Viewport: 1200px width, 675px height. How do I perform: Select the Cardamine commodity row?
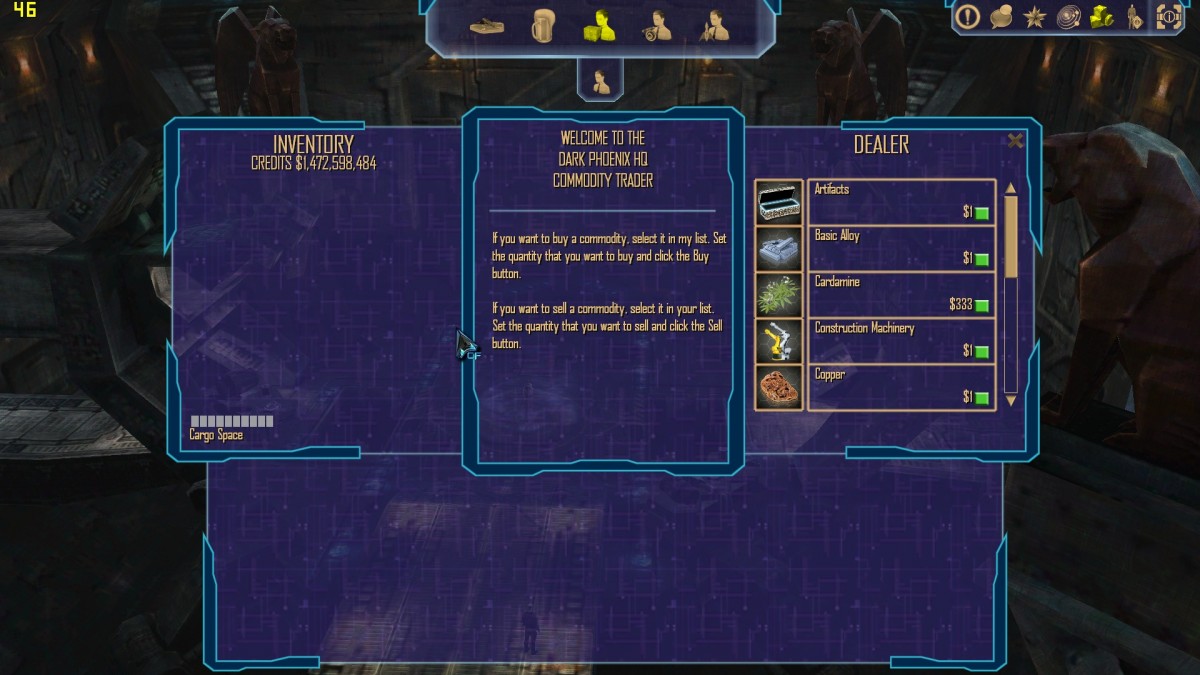point(900,294)
